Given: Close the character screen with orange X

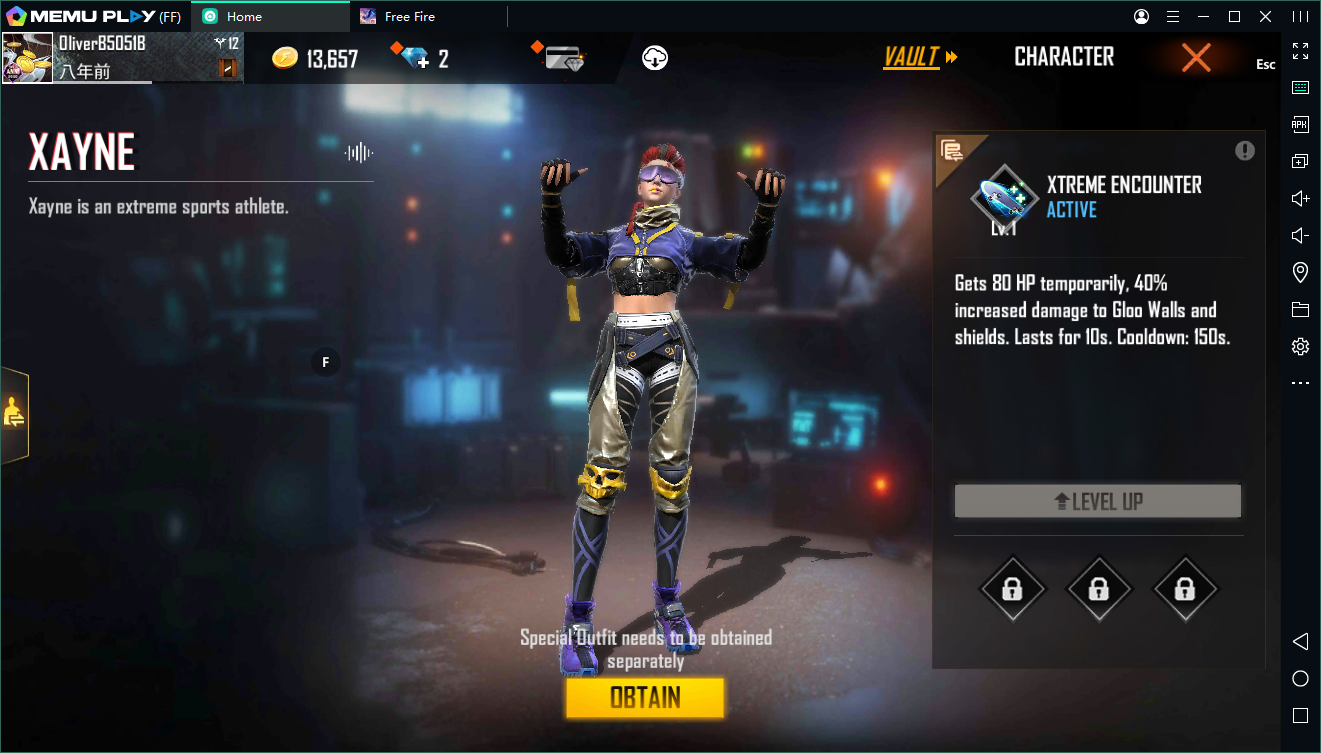Looking at the screenshot, I should pyautogui.click(x=1196, y=58).
